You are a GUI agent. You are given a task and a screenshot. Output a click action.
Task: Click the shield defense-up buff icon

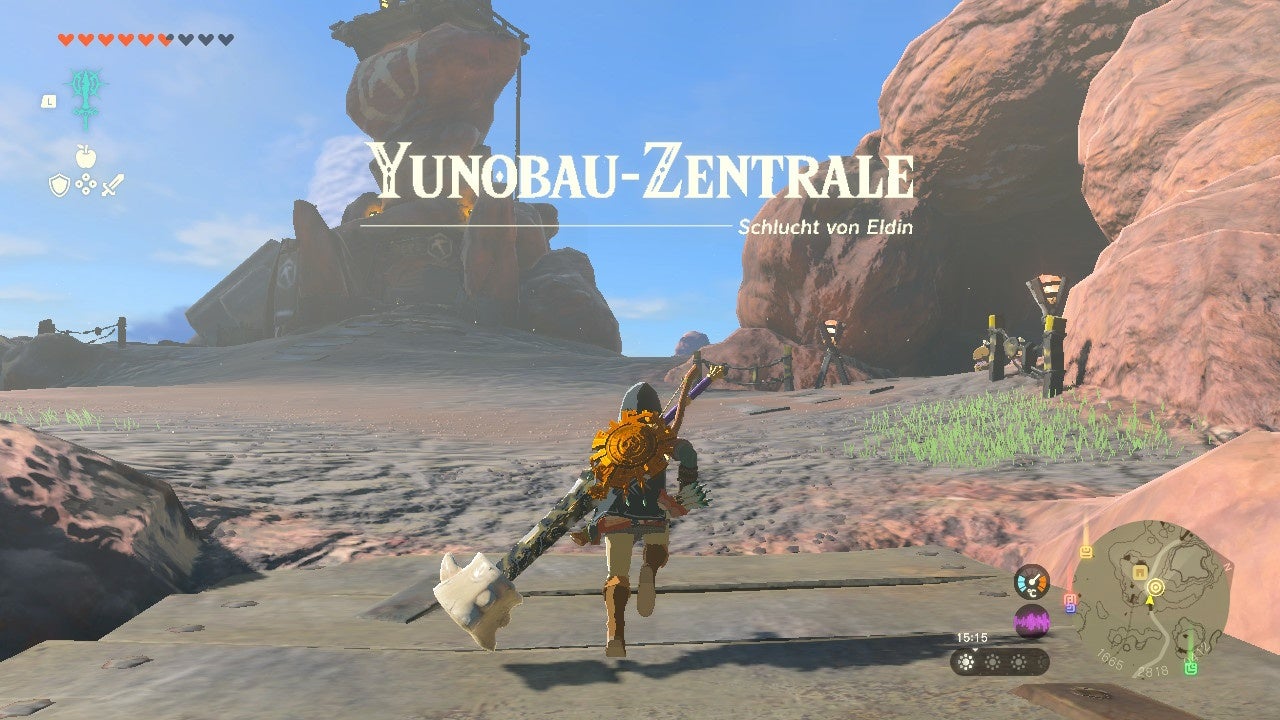point(60,185)
